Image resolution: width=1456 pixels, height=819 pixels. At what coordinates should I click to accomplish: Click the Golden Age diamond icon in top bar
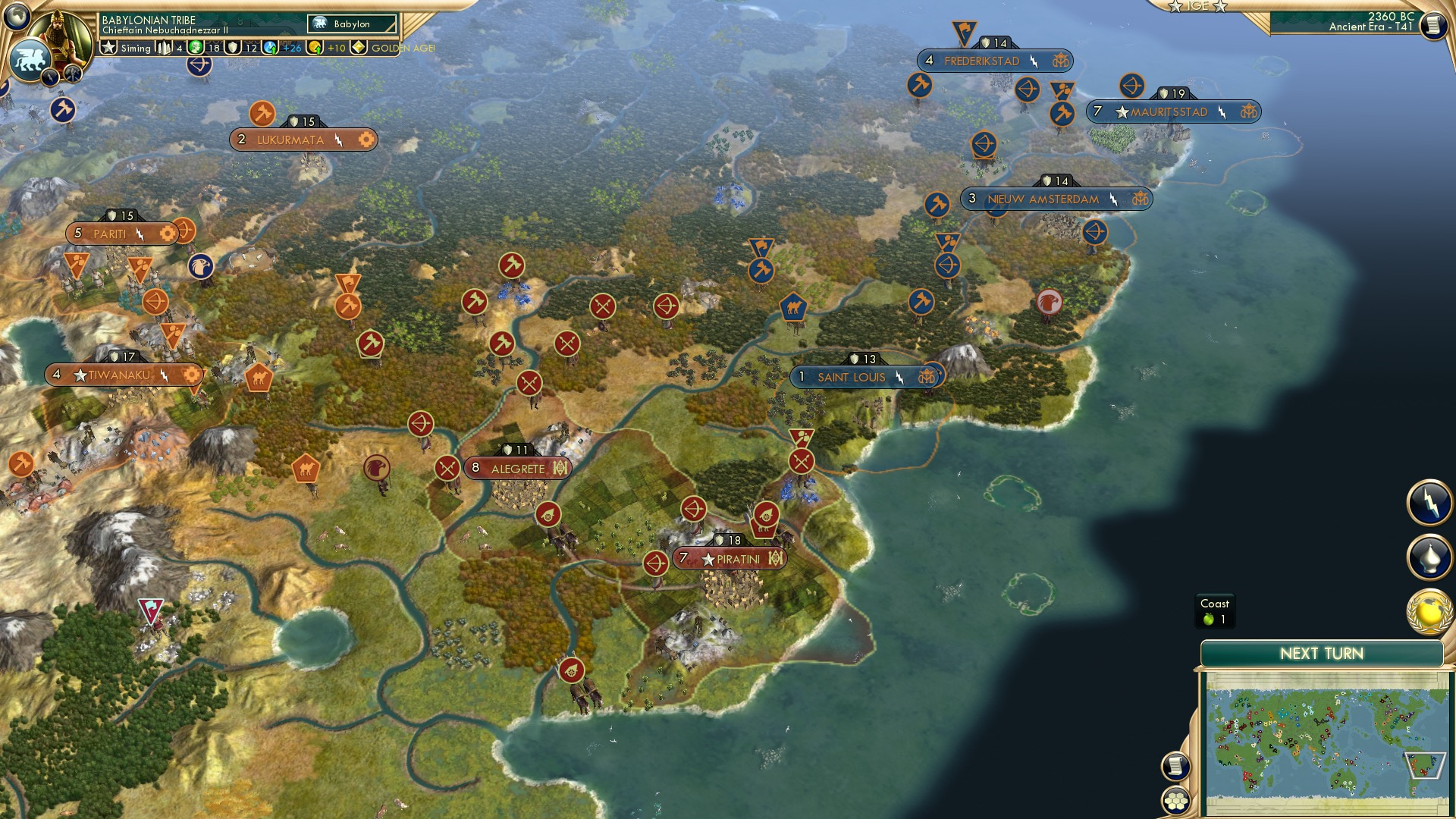(356, 48)
